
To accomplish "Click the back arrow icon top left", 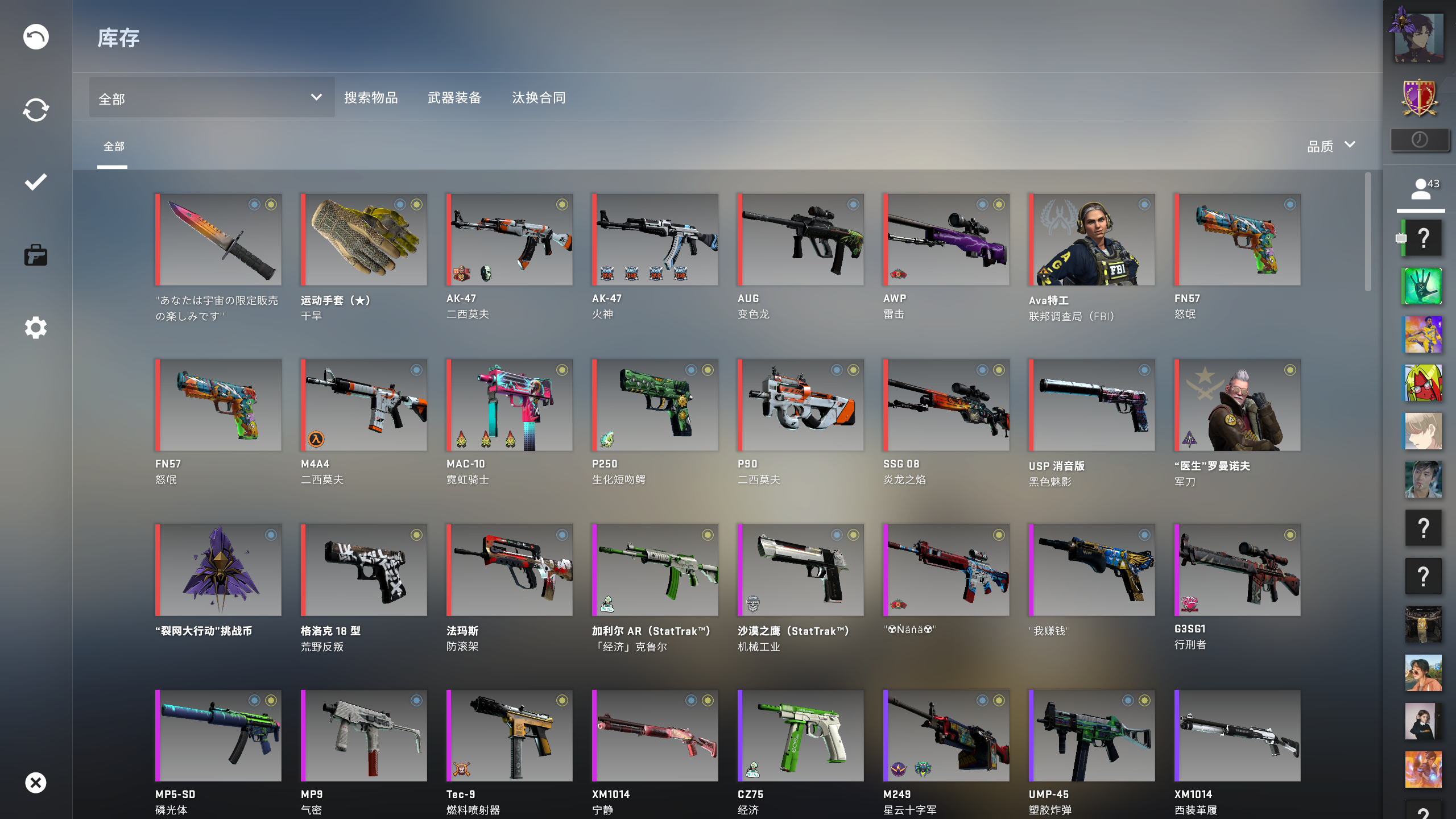I will coord(36,36).
